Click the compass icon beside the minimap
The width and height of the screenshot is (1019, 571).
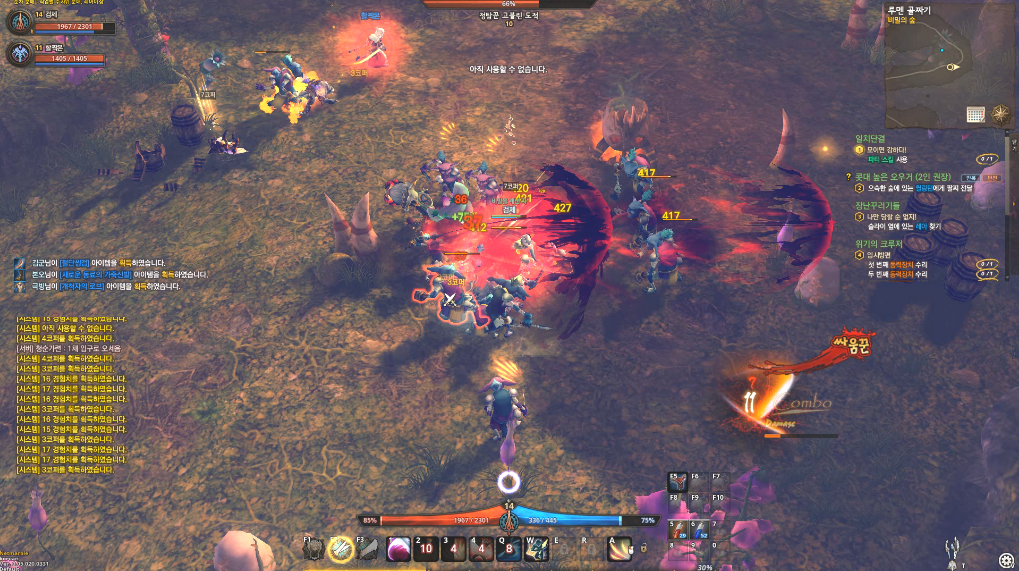[x=1000, y=114]
